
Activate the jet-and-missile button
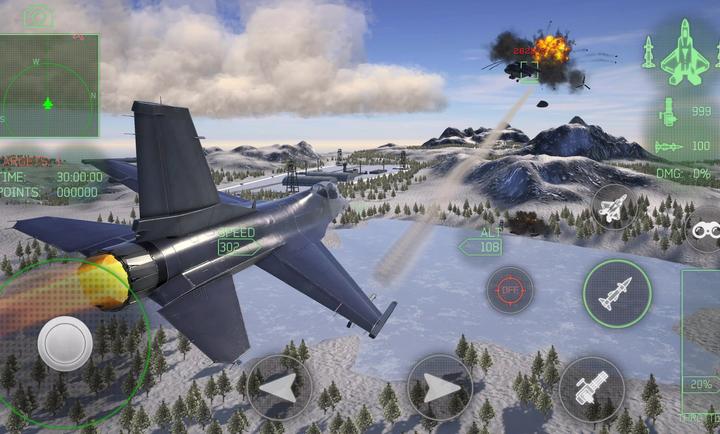tap(613, 207)
